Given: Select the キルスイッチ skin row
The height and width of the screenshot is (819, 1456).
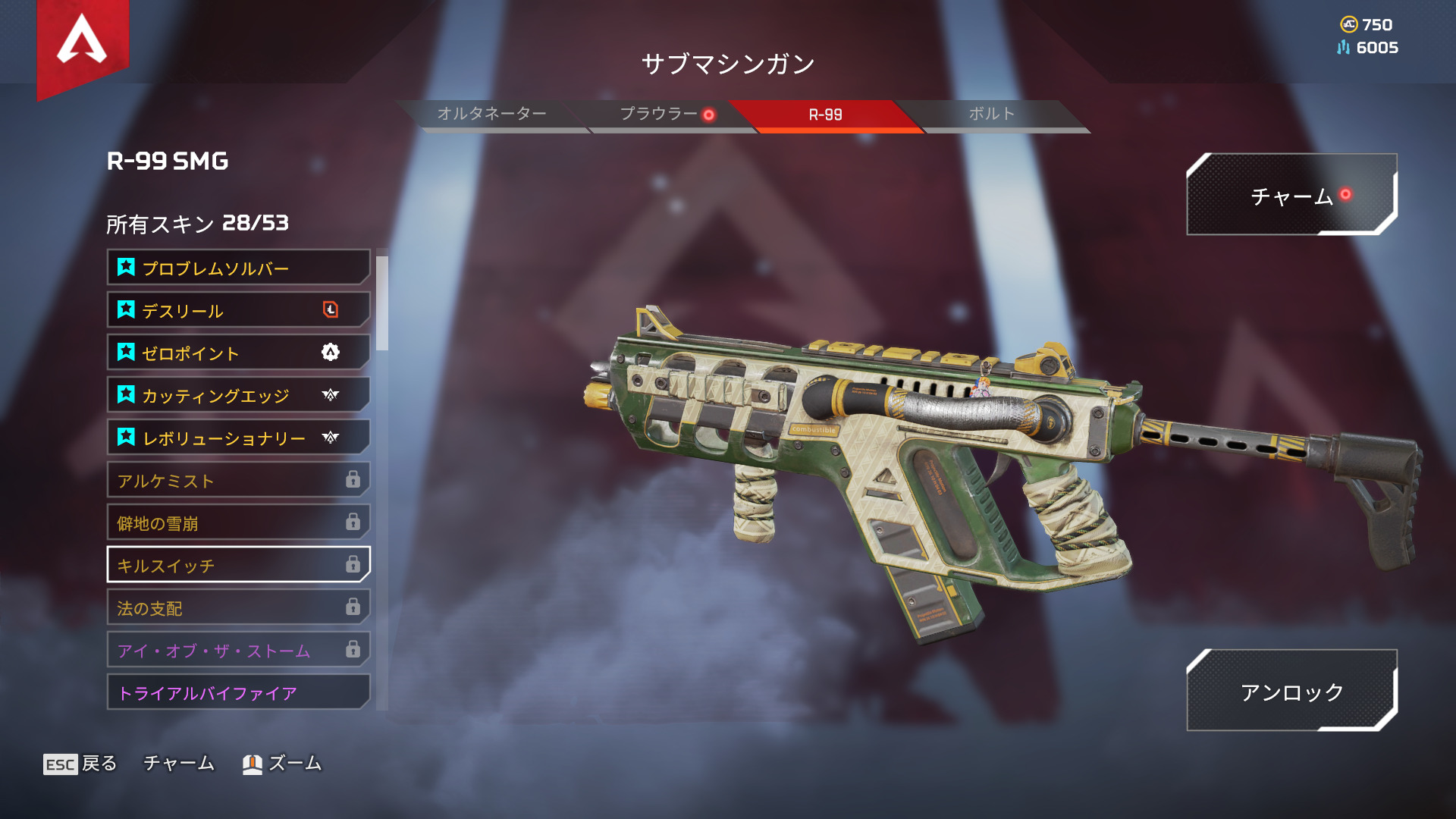Looking at the screenshot, I should [x=238, y=565].
